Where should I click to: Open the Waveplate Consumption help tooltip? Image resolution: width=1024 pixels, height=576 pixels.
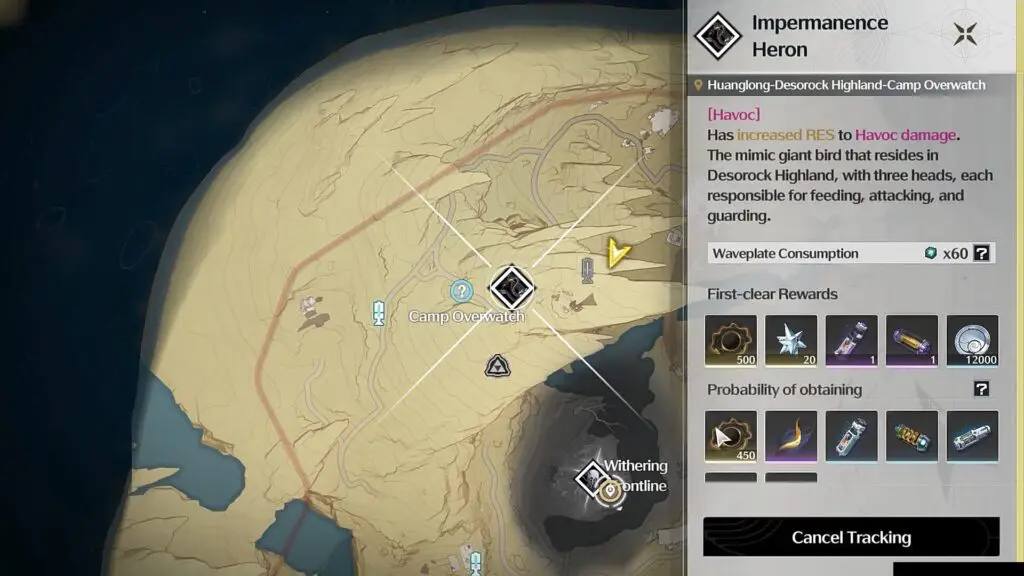pyautogui.click(x=982, y=253)
